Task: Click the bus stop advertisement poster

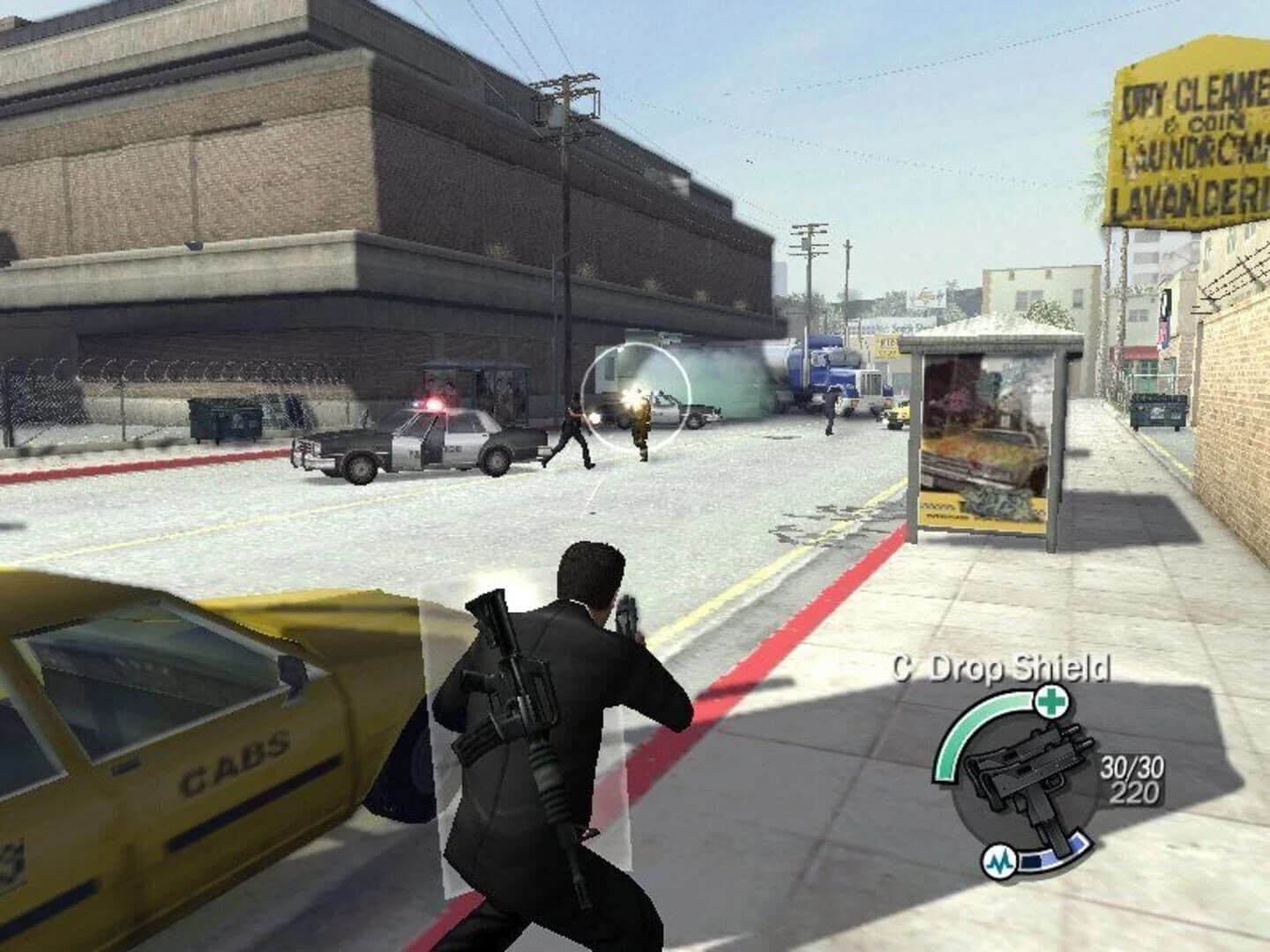Action: [x=983, y=441]
